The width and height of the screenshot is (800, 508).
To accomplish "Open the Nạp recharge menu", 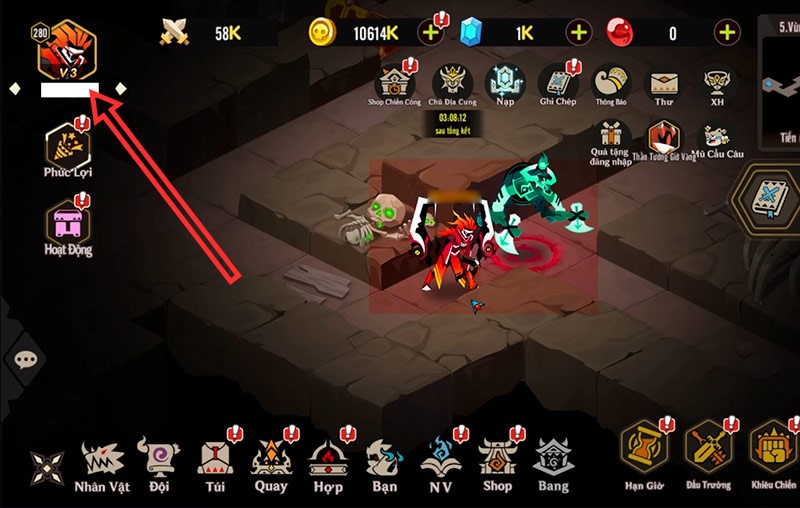I will click(x=504, y=83).
